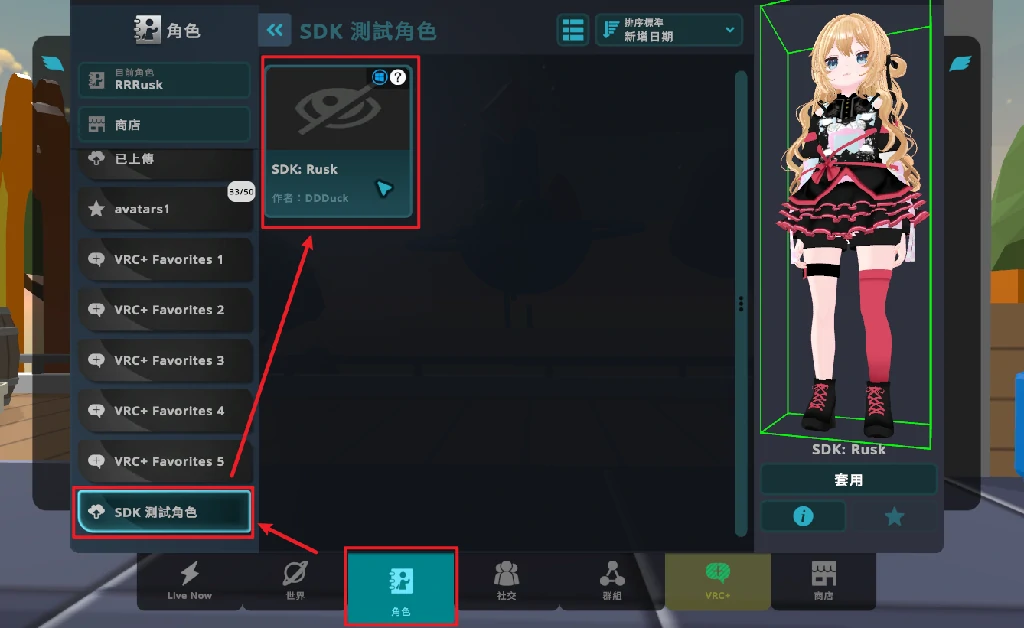Open the 世界 worlds tab

pos(295,580)
